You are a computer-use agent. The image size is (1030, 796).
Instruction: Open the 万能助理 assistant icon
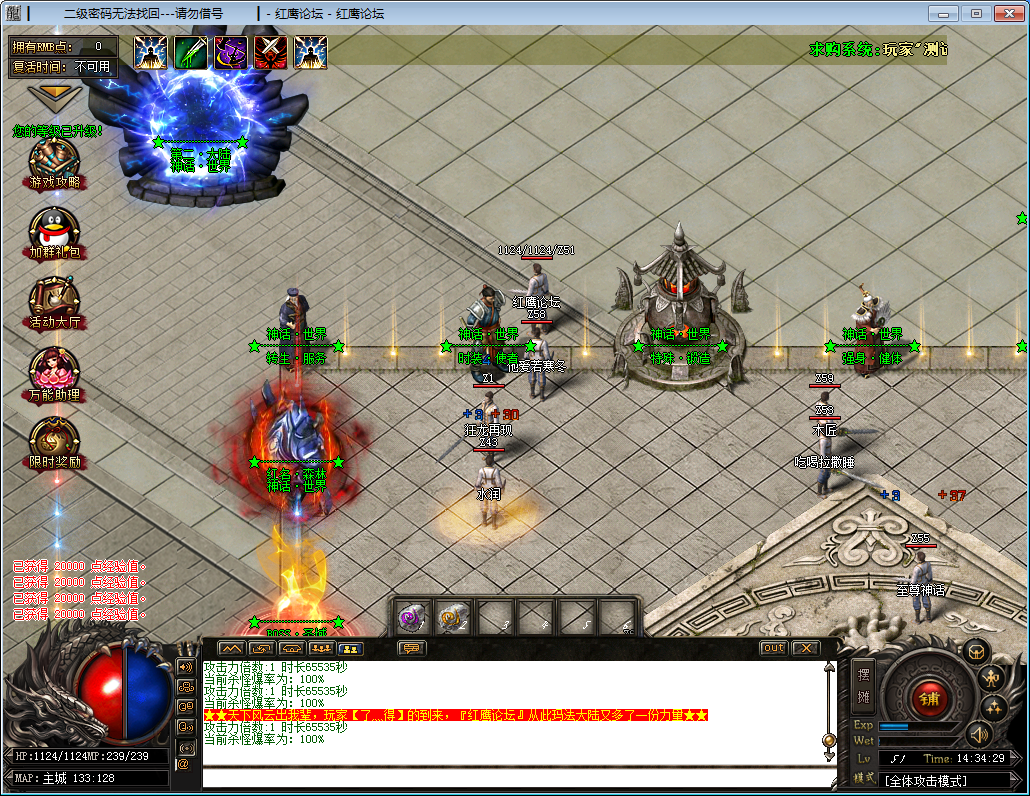54,371
